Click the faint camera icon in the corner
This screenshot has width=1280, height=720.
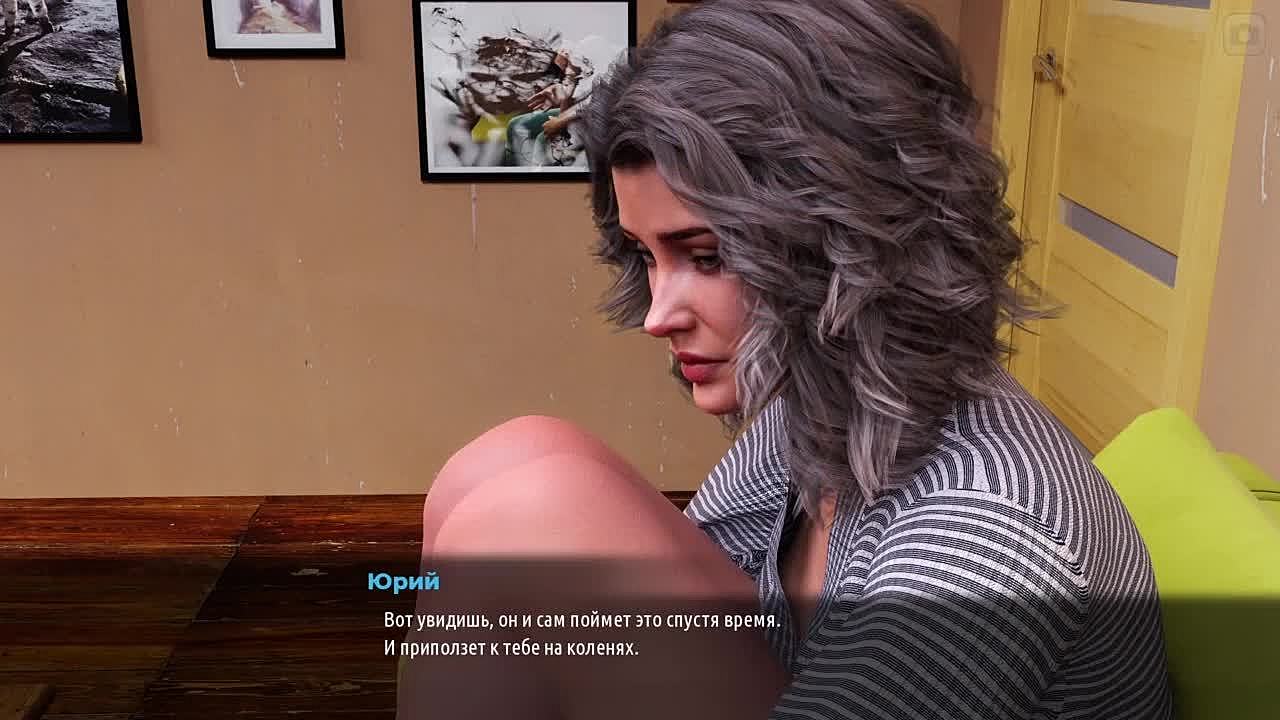click(1245, 36)
